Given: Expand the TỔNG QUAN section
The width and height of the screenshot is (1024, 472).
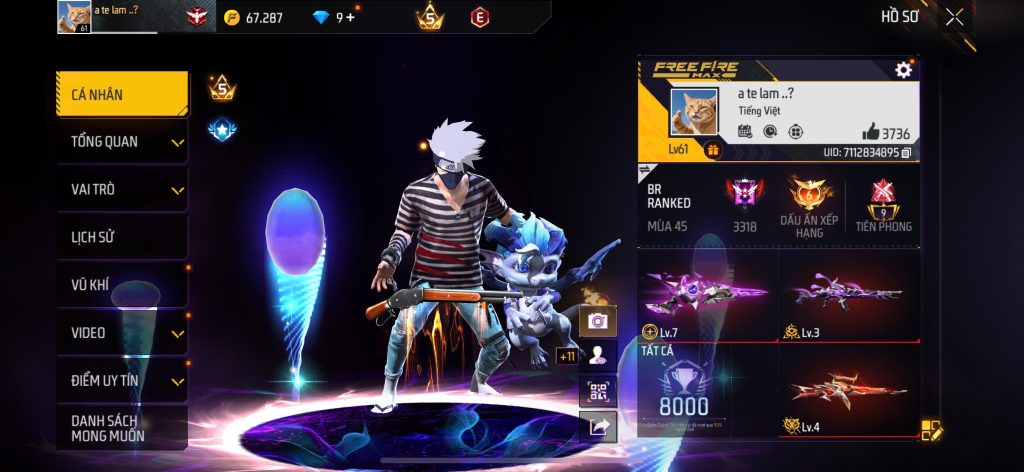Looking at the screenshot, I should coord(122,142).
